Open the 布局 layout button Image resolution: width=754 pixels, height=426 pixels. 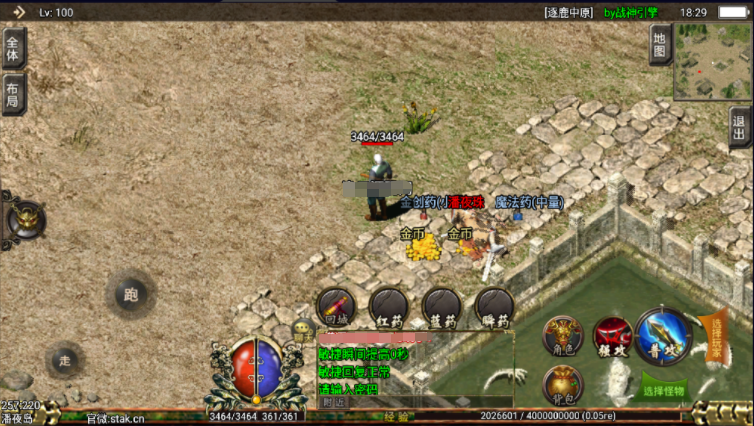coord(12,95)
